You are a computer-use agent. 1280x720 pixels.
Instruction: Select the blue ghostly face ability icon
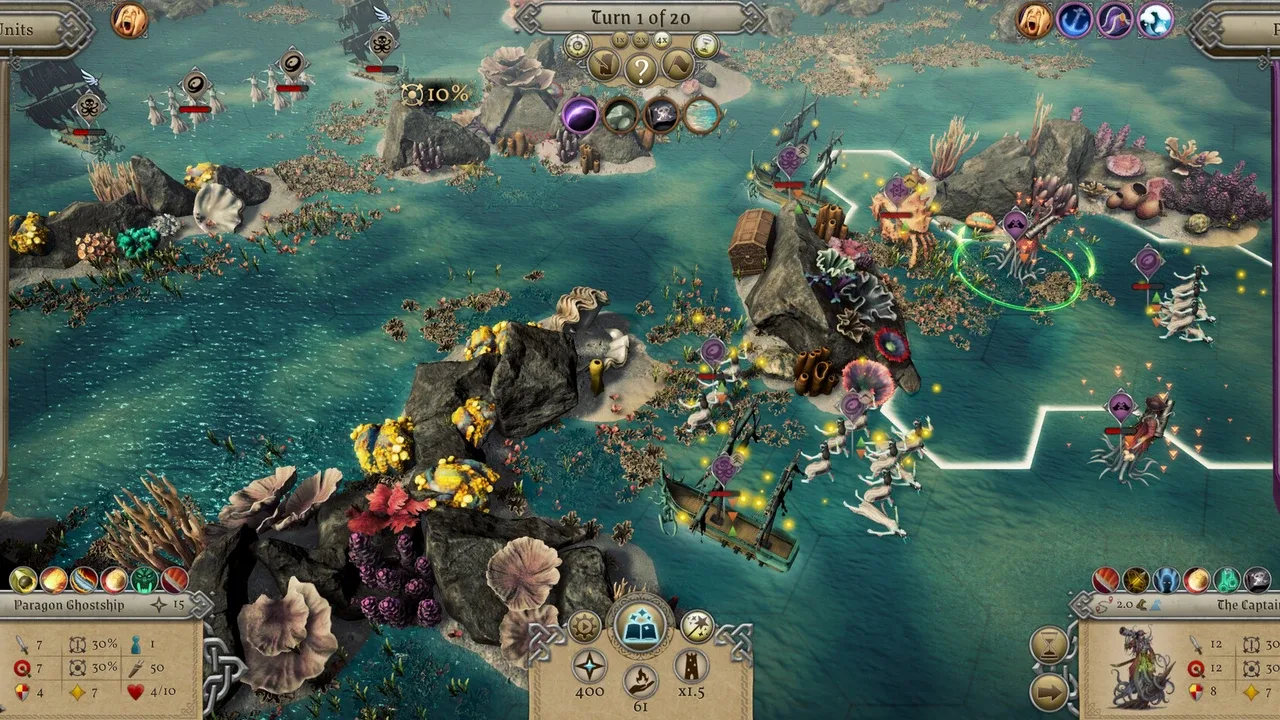pos(1167,580)
